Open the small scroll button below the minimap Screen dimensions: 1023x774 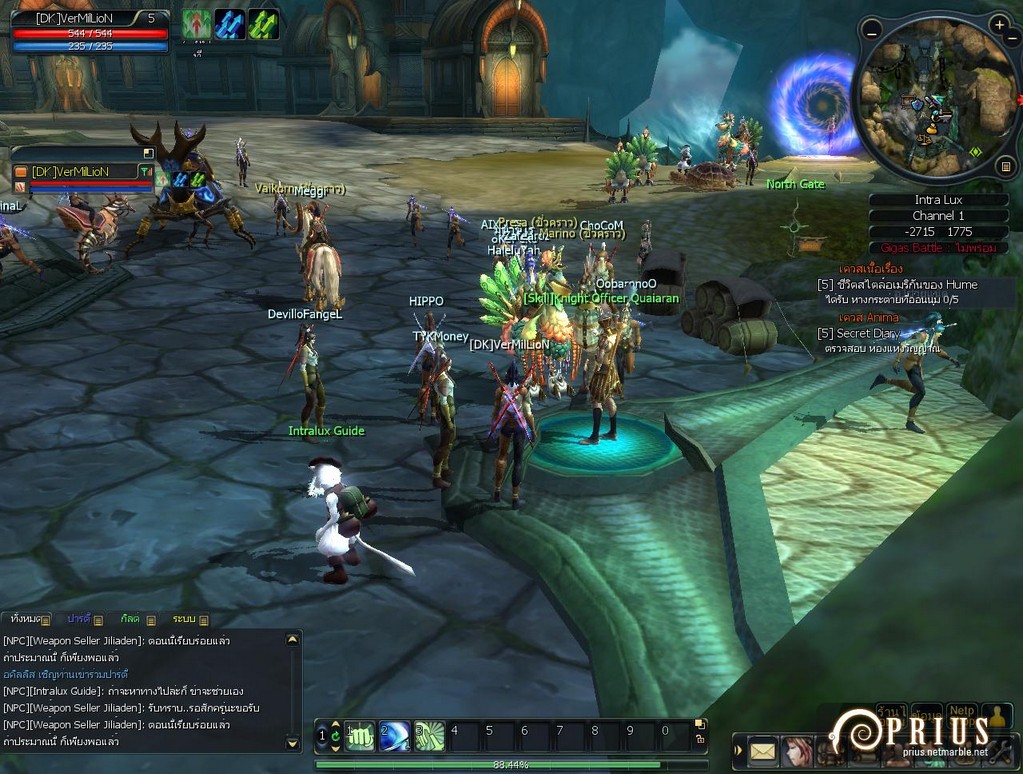(1006, 166)
